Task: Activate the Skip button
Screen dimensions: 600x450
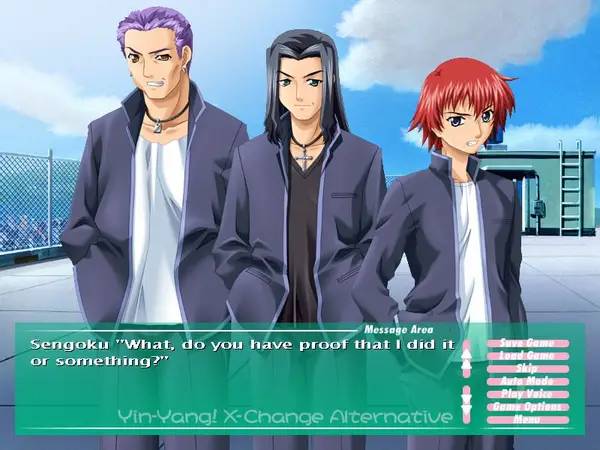Action: pos(527,369)
